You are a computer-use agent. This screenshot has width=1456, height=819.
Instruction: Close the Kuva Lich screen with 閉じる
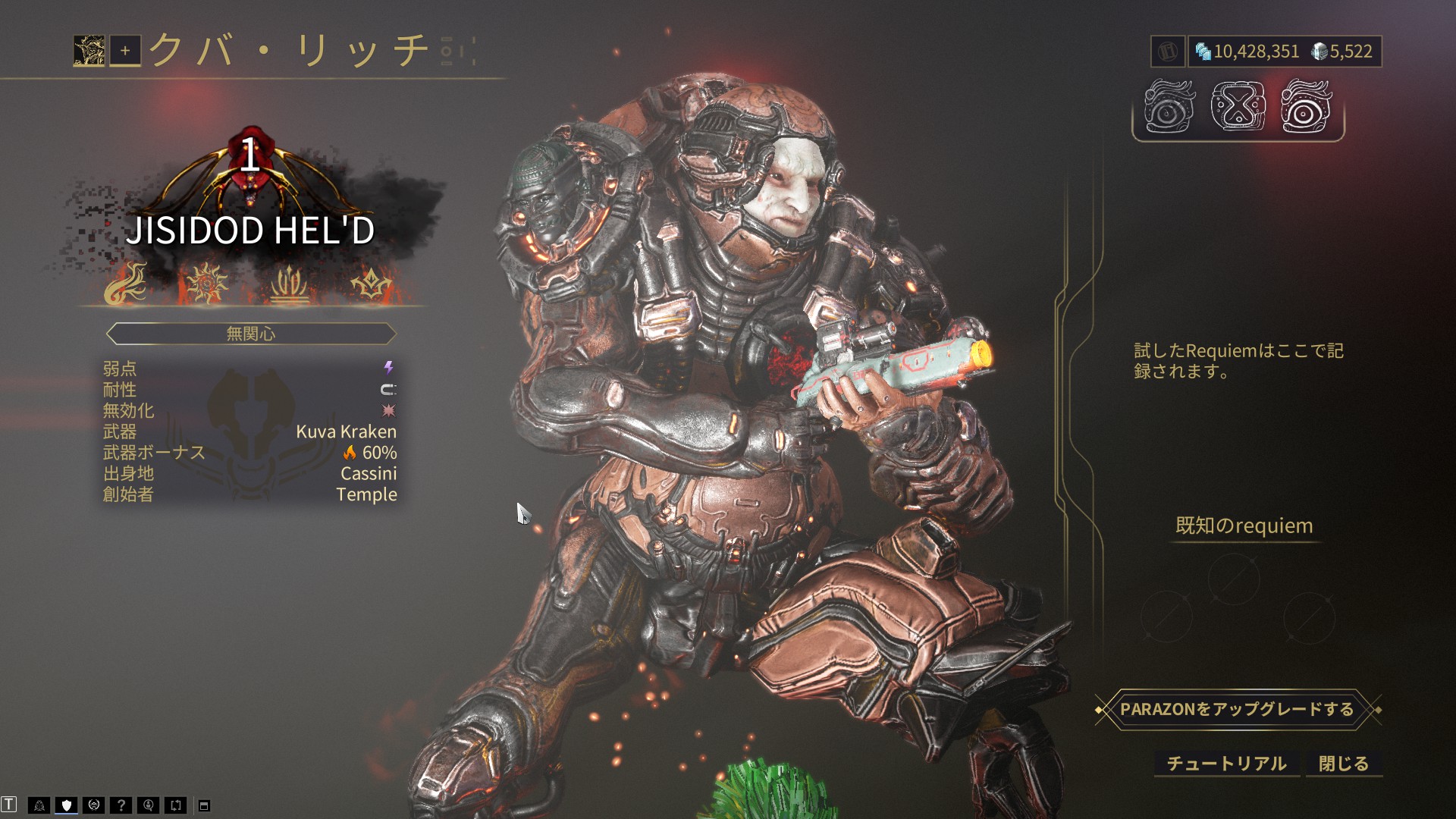[1343, 764]
